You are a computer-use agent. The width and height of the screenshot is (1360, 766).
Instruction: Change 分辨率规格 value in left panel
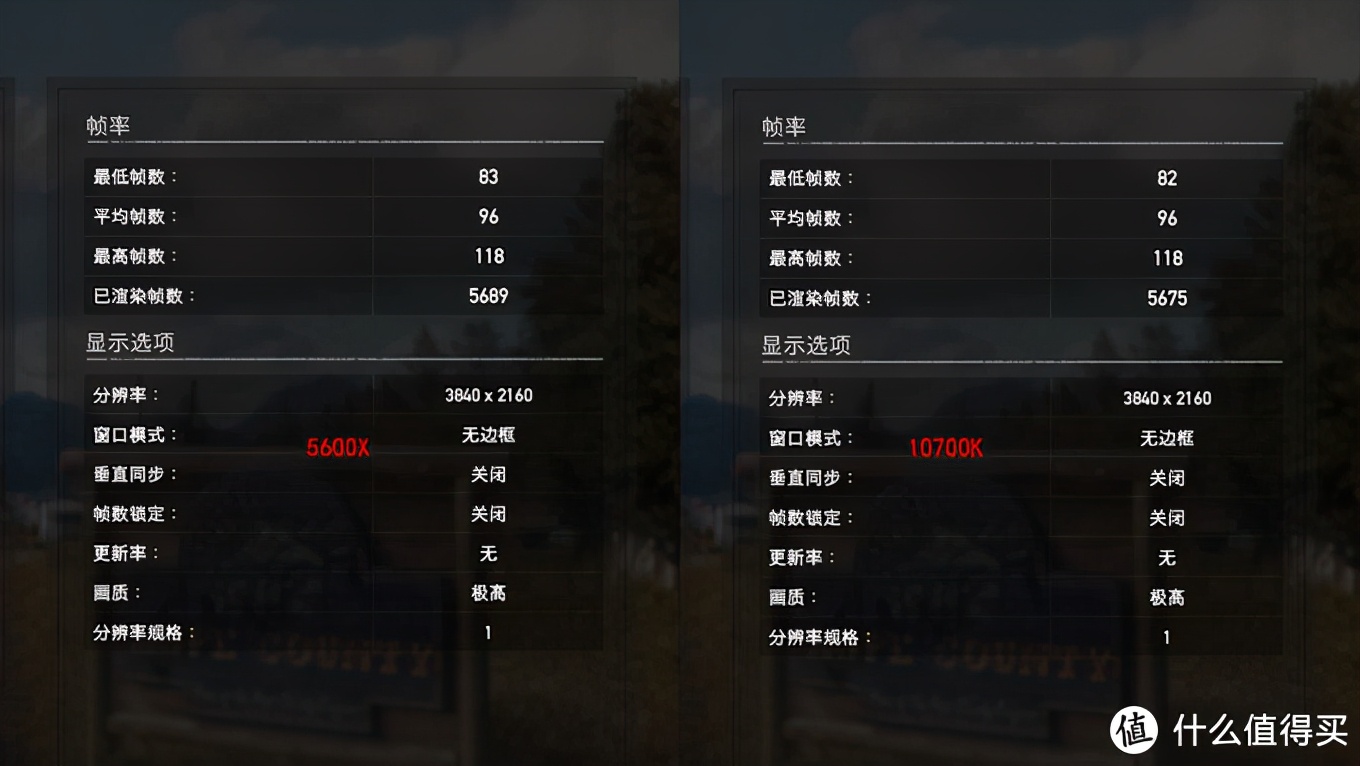(488, 632)
